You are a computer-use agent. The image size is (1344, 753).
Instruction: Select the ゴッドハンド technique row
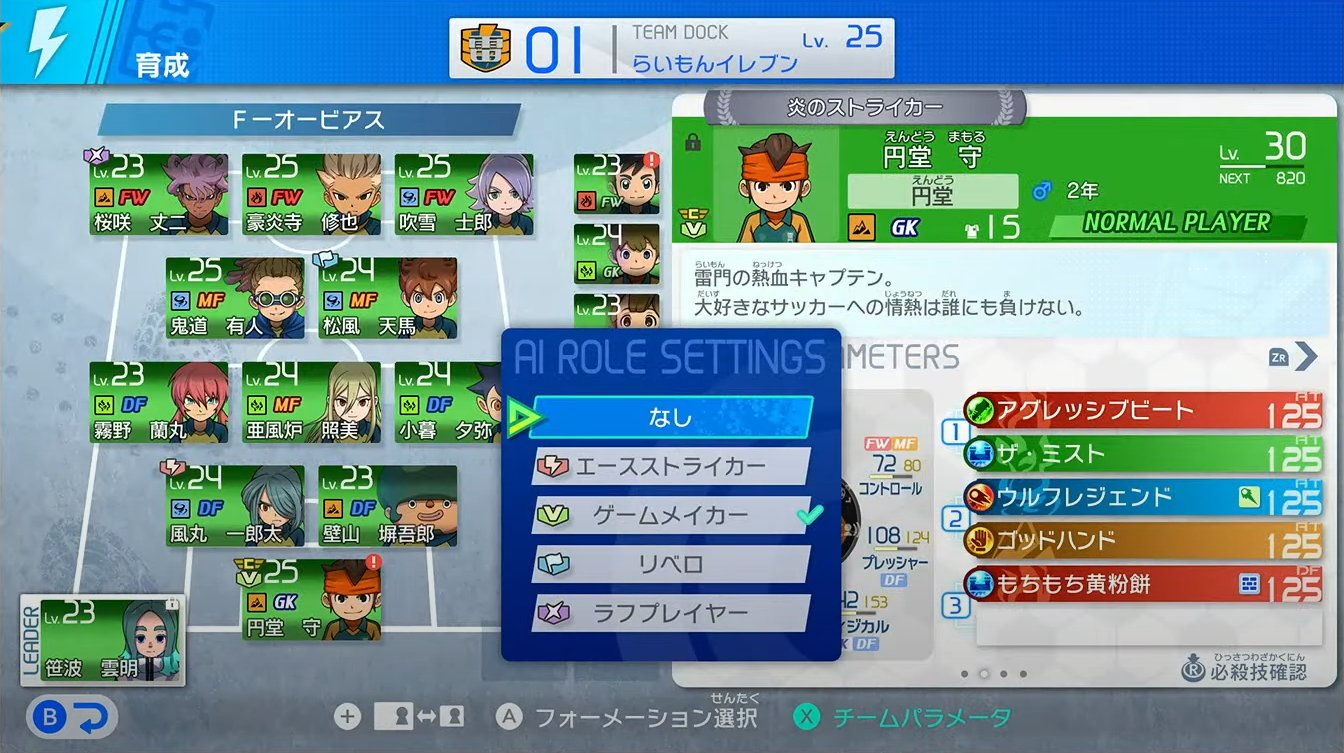1140,541
